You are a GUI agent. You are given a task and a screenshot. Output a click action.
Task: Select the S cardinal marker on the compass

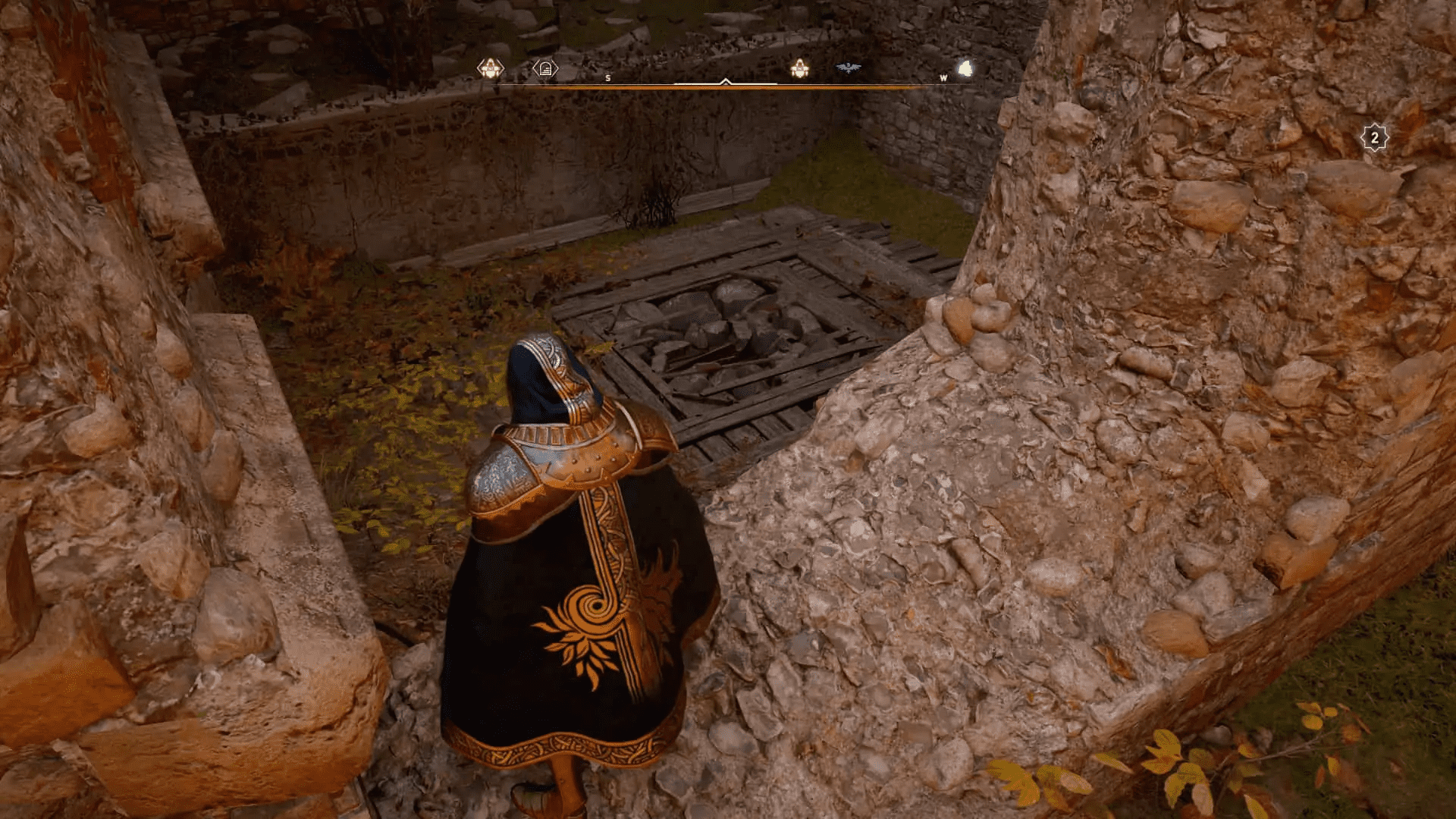pyautogui.click(x=607, y=78)
